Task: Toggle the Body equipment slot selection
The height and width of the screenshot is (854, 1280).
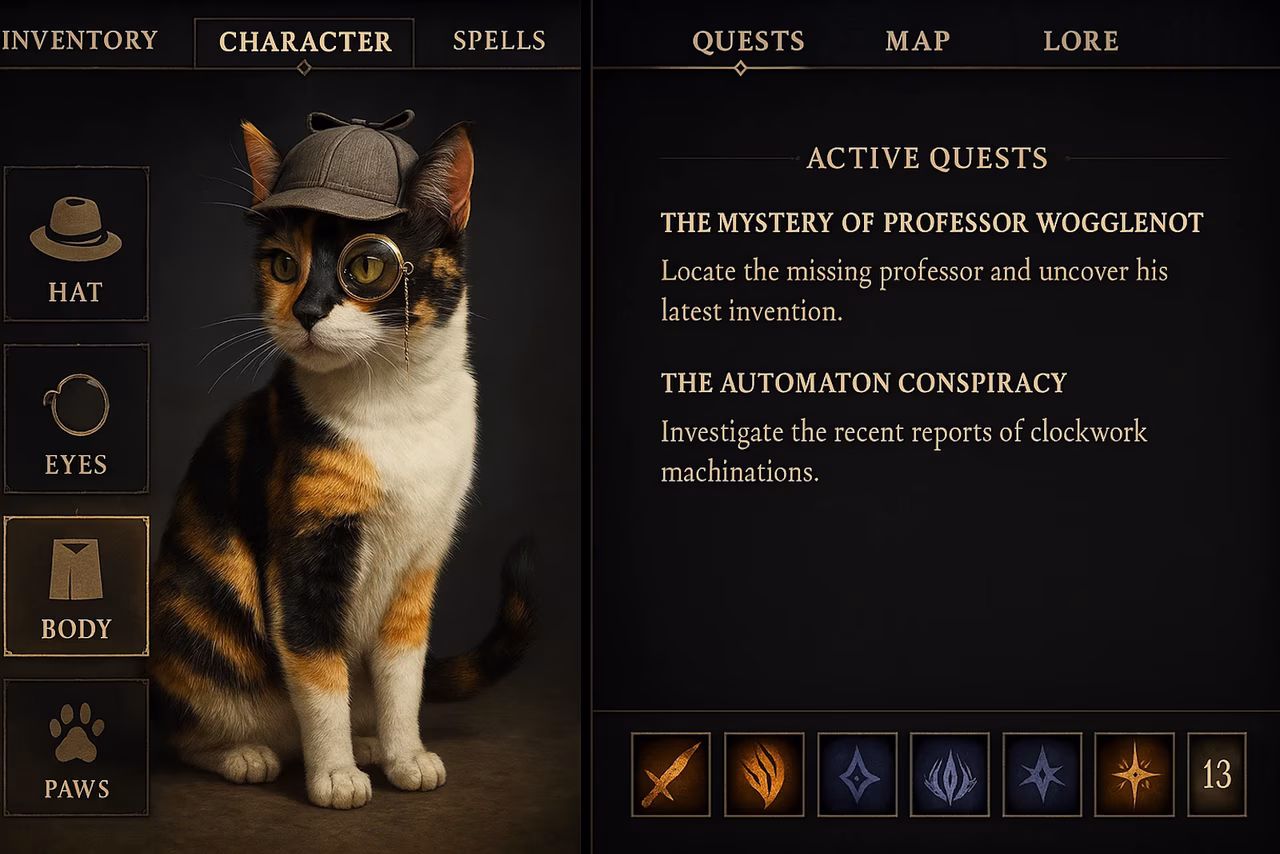Action: [77, 585]
